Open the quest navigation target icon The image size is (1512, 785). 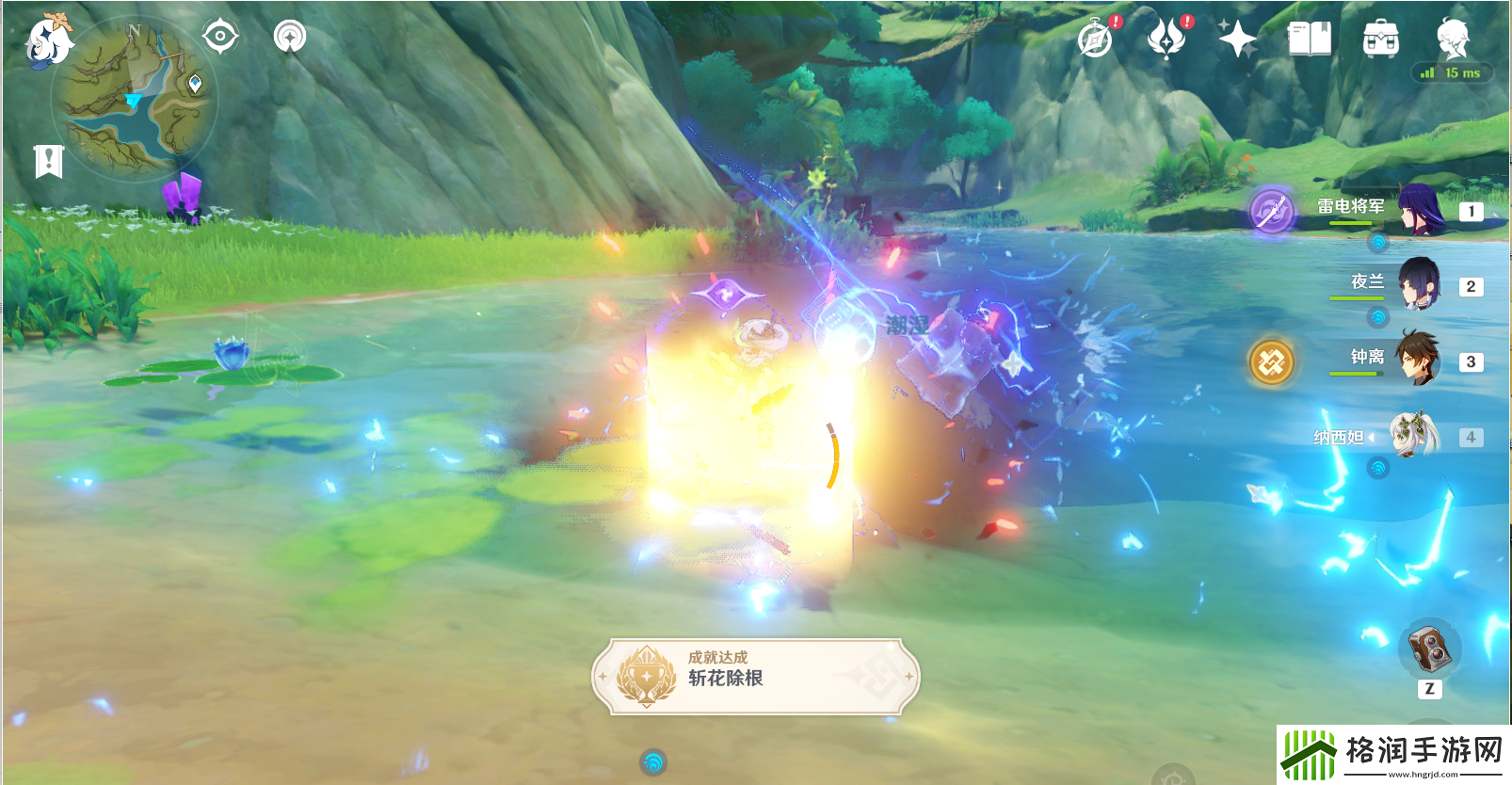(220, 37)
